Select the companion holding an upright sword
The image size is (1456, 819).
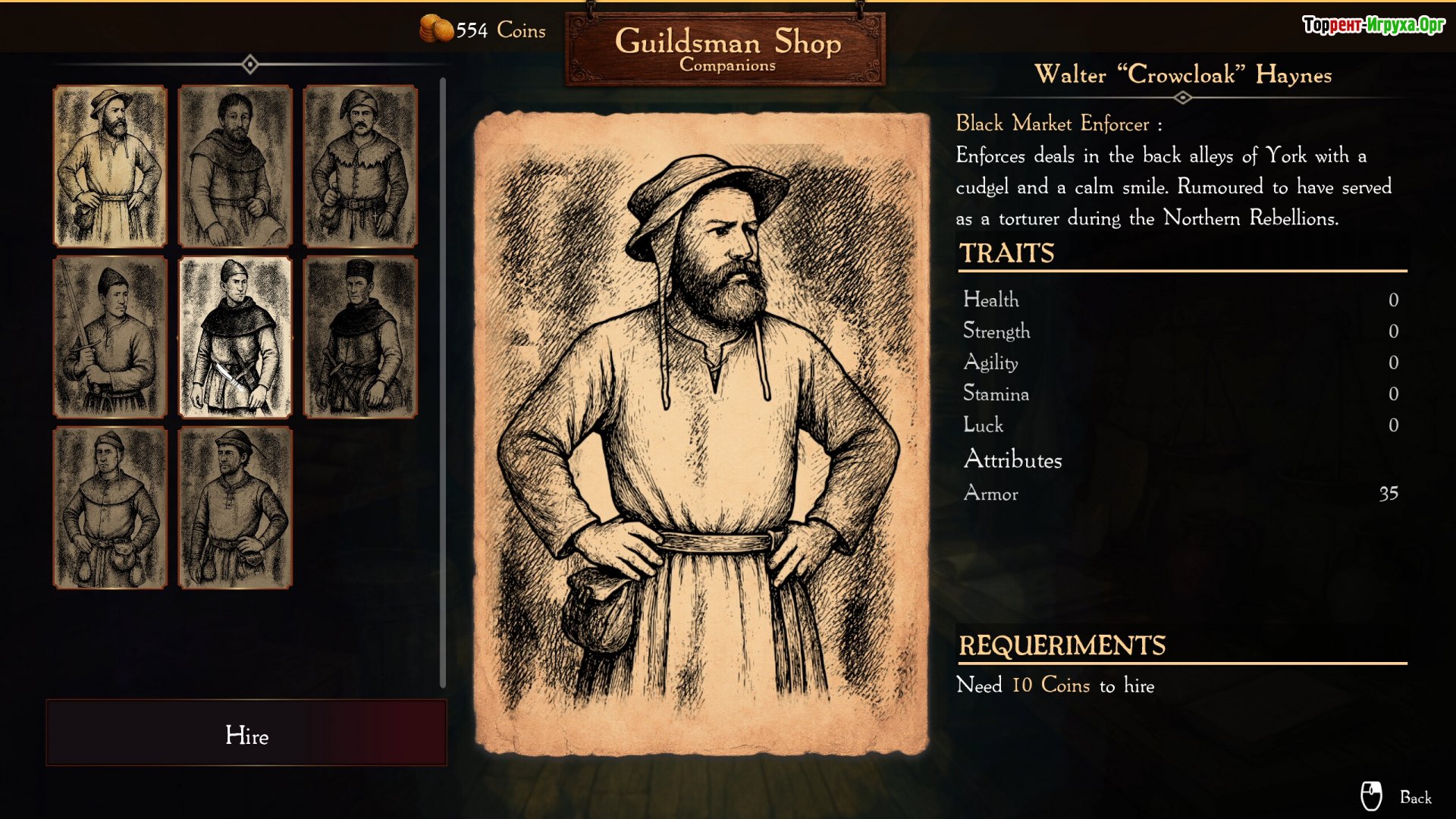110,337
